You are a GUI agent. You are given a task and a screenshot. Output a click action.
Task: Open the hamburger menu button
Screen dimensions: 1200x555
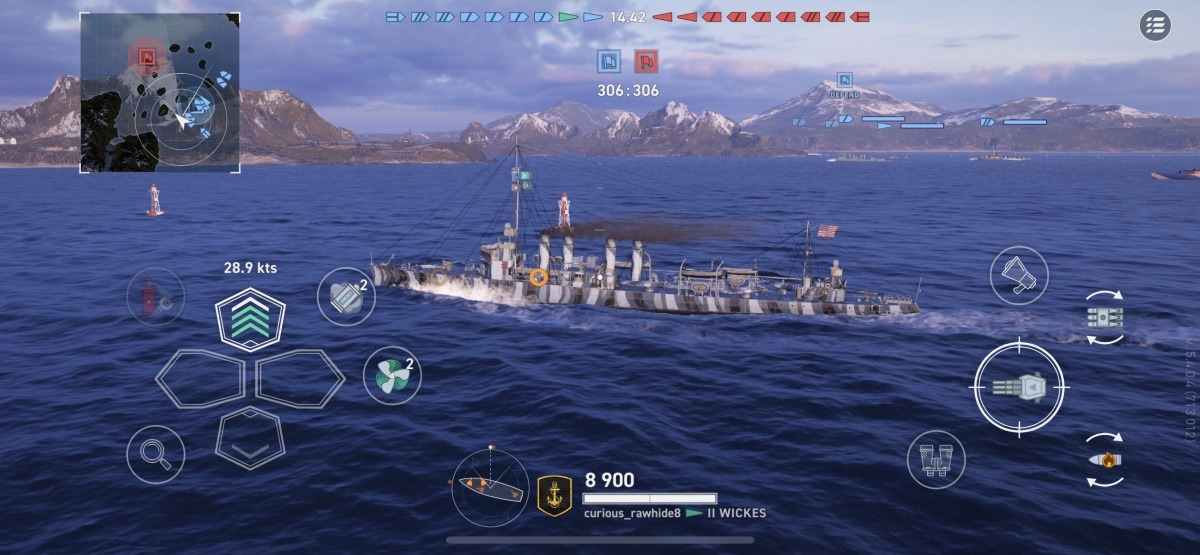pyautogui.click(x=1155, y=26)
